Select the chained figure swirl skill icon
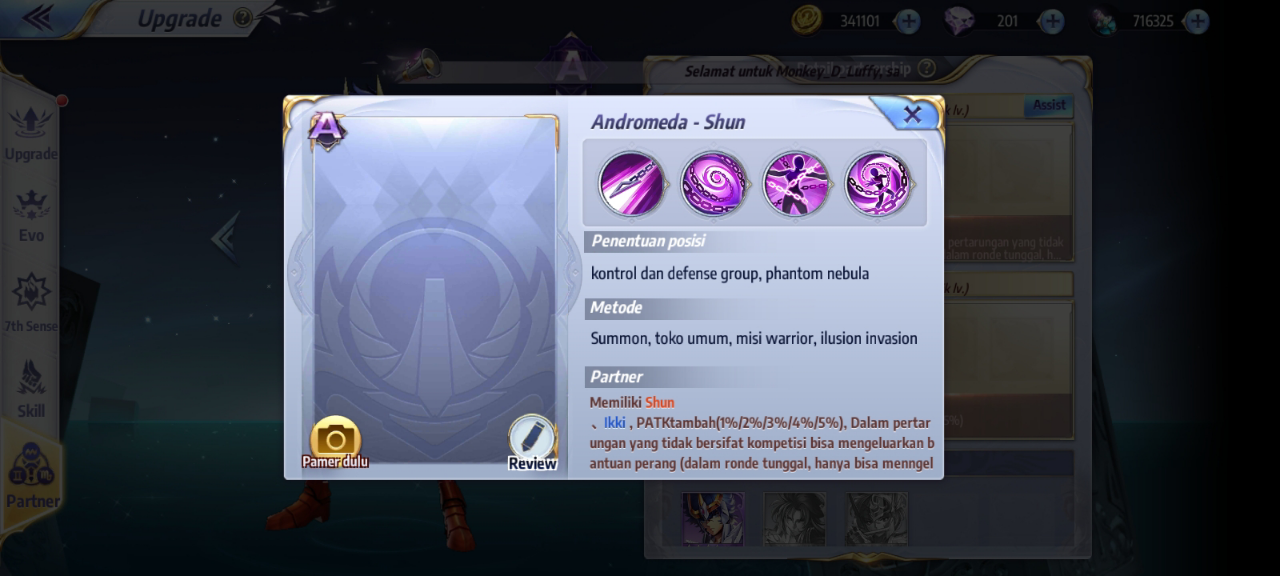This screenshot has height=576, width=1280. tap(878, 184)
